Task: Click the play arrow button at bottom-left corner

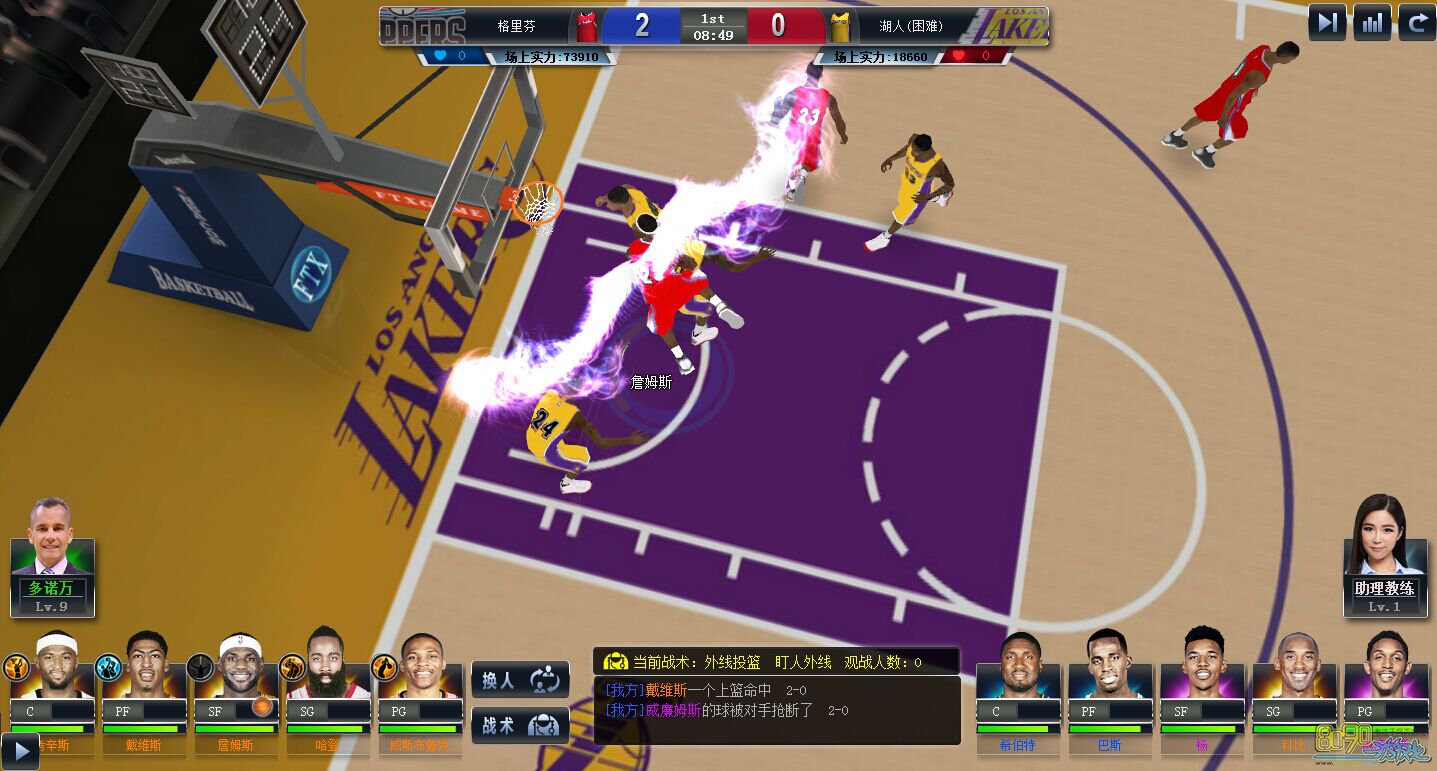Action: pyautogui.click(x=19, y=751)
